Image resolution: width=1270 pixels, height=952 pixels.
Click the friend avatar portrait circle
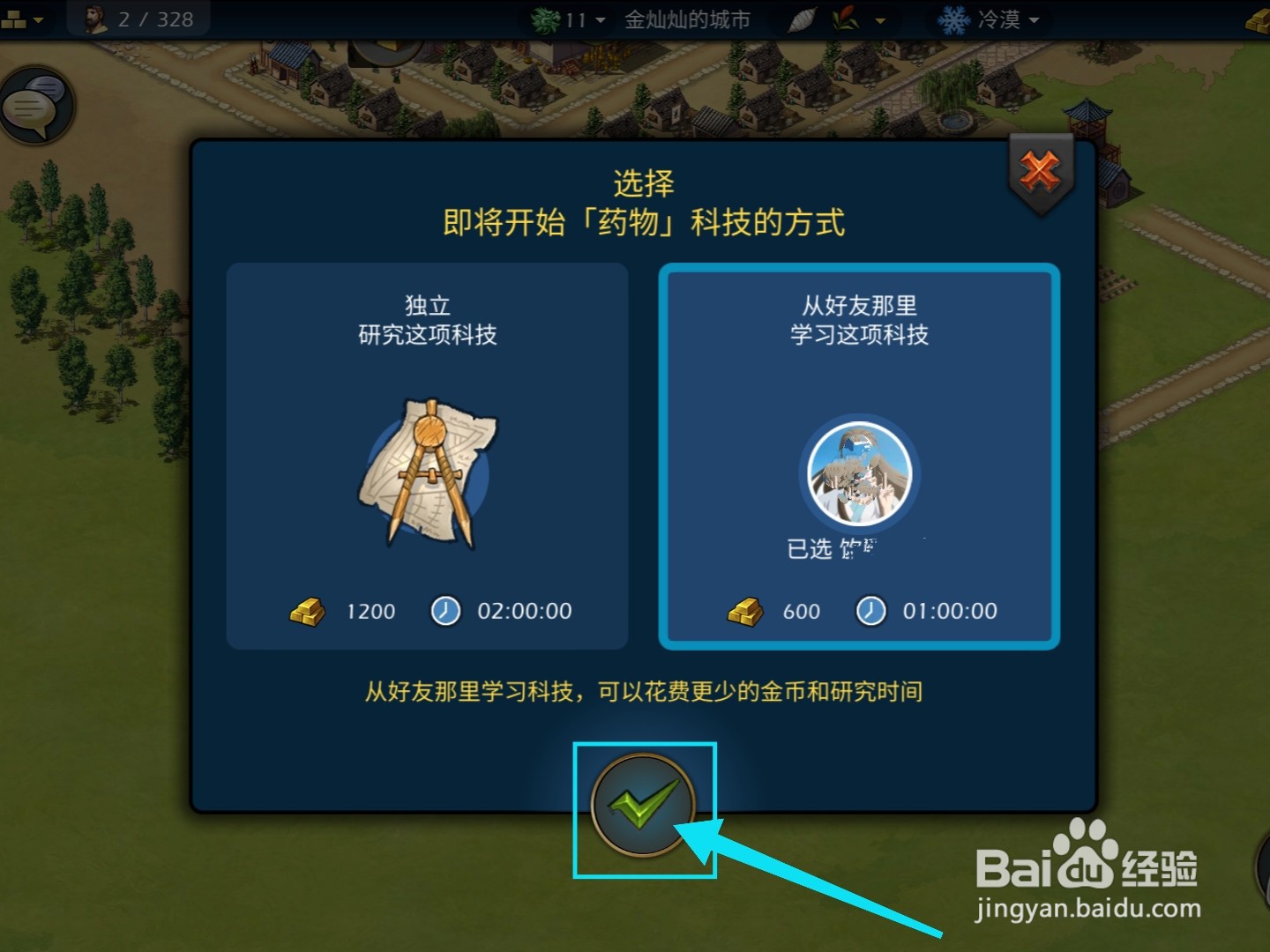click(859, 474)
